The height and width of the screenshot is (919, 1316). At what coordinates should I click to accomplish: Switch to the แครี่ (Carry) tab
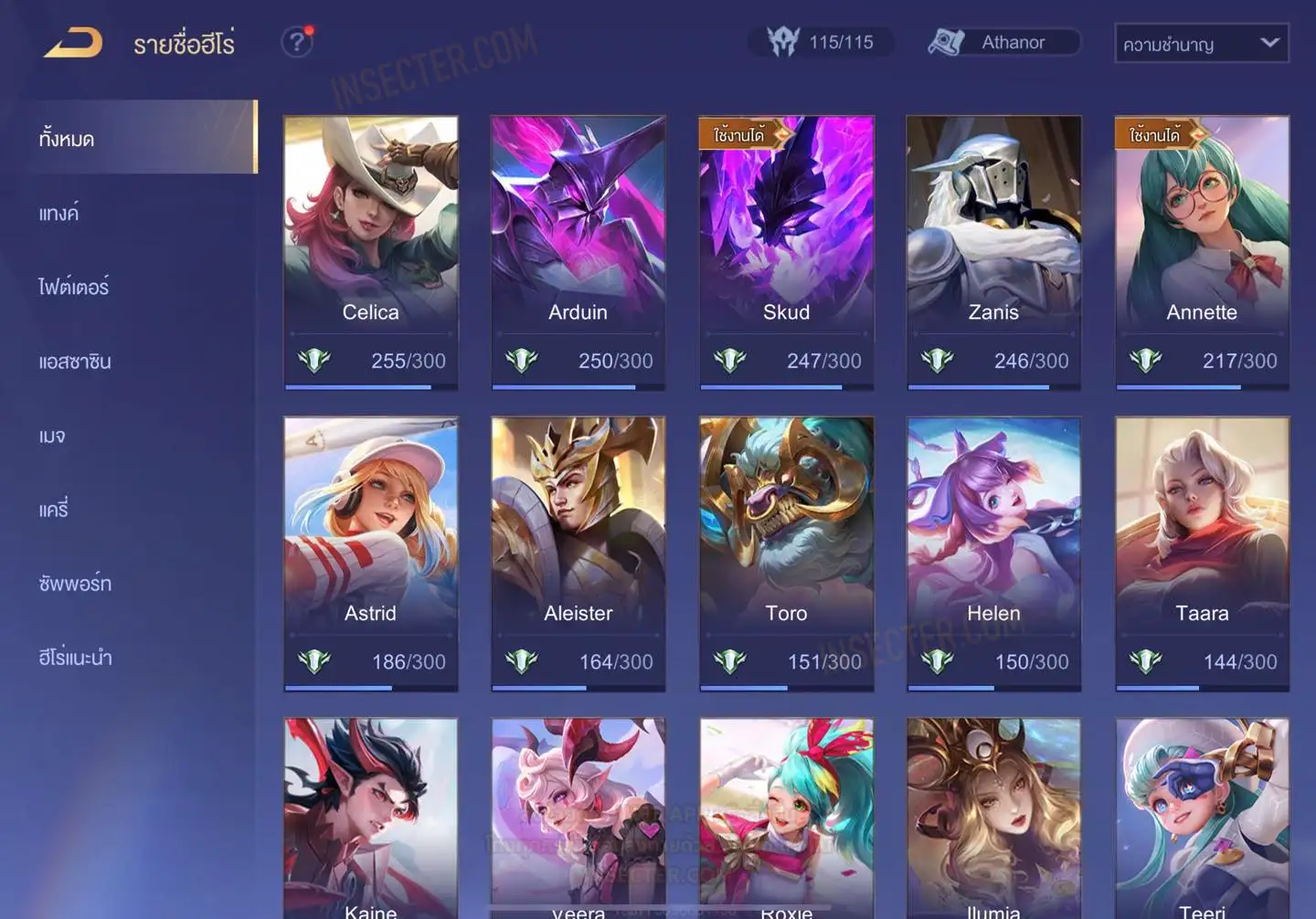coord(54,510)
